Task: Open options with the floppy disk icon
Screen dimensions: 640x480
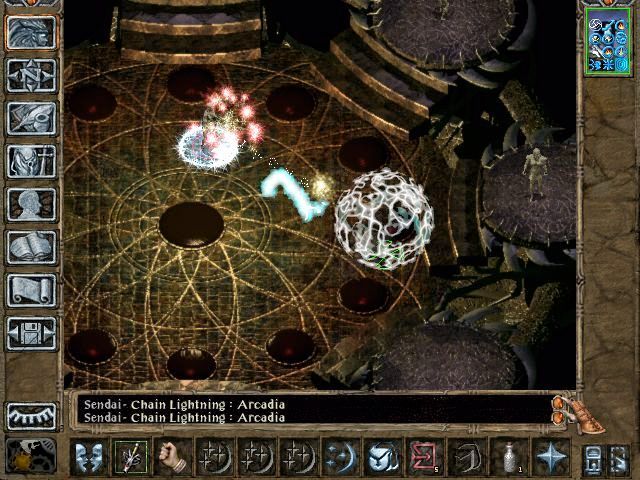Action: tap(31, 333)
